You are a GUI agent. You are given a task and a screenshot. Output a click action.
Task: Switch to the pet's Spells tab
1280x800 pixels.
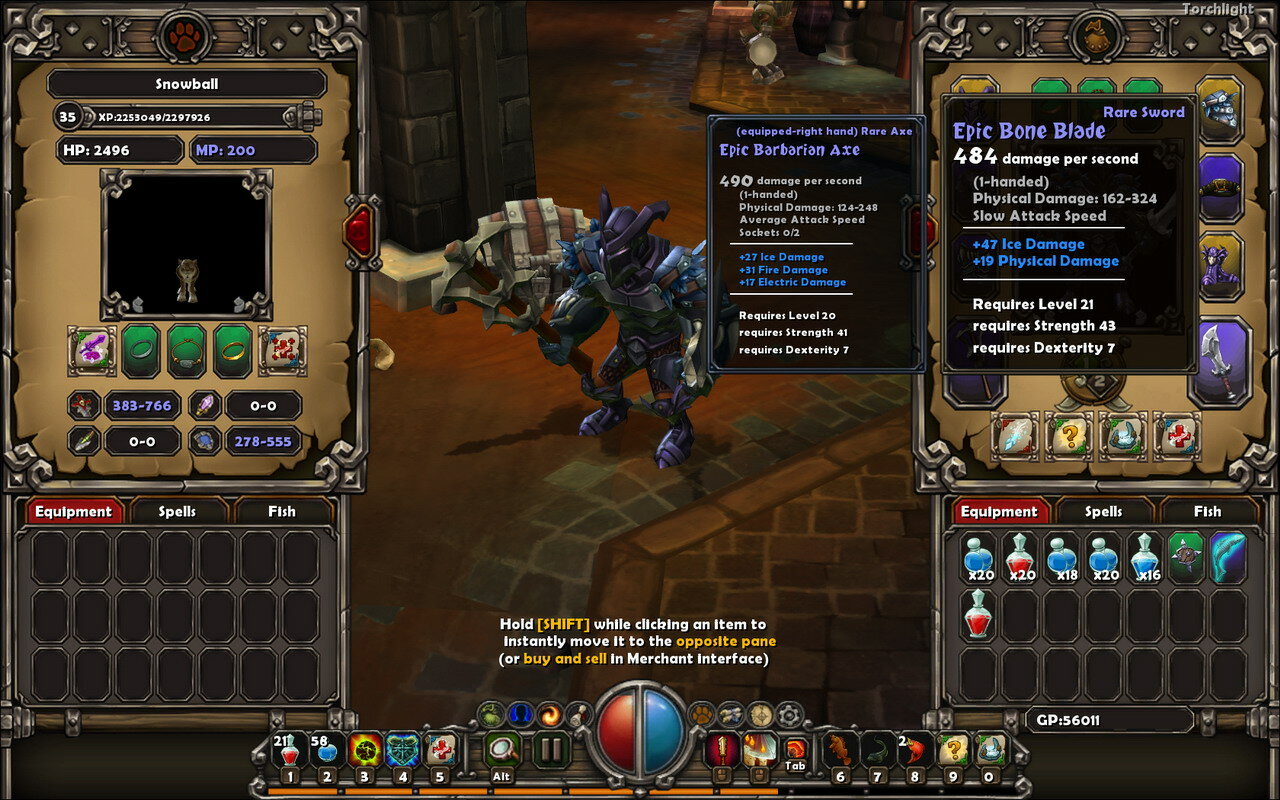click(x=177, y=511)
